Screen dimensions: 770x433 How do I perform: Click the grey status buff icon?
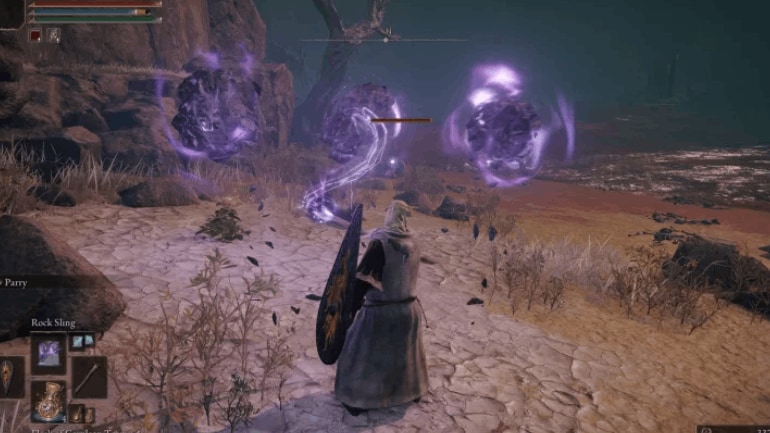coord(53,35)
